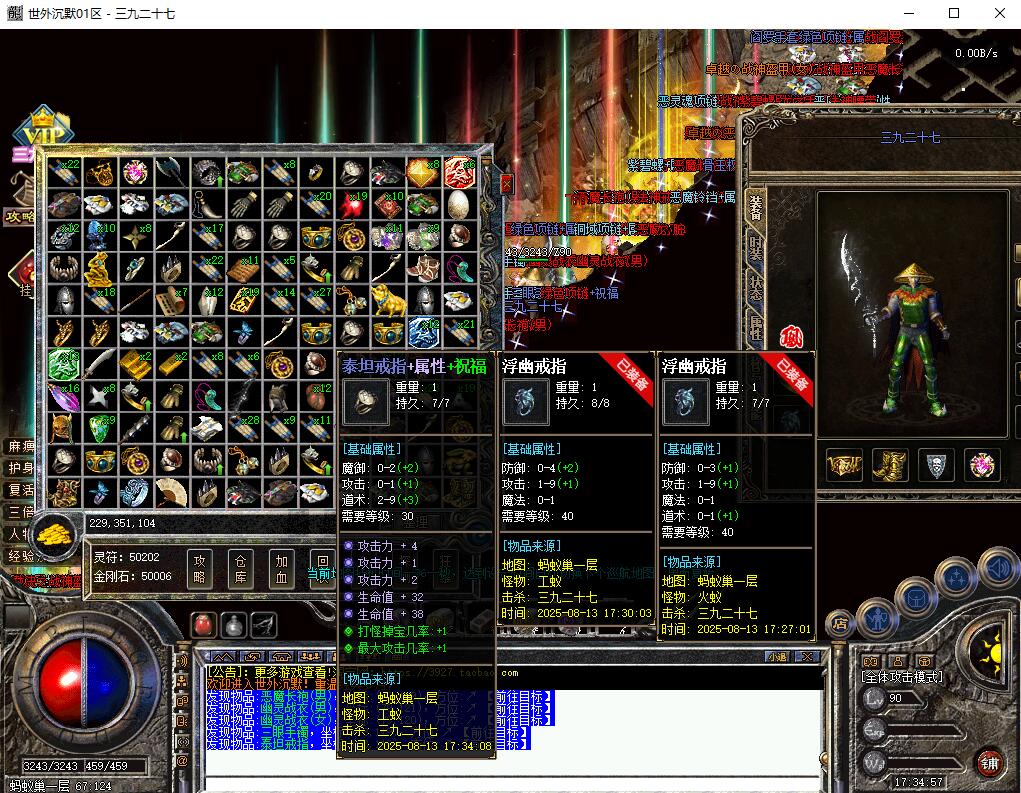Select the skull shield equipment slot
Viewport: 1021px width, 793px height.
pyautogui.click(x=936, y=465)
